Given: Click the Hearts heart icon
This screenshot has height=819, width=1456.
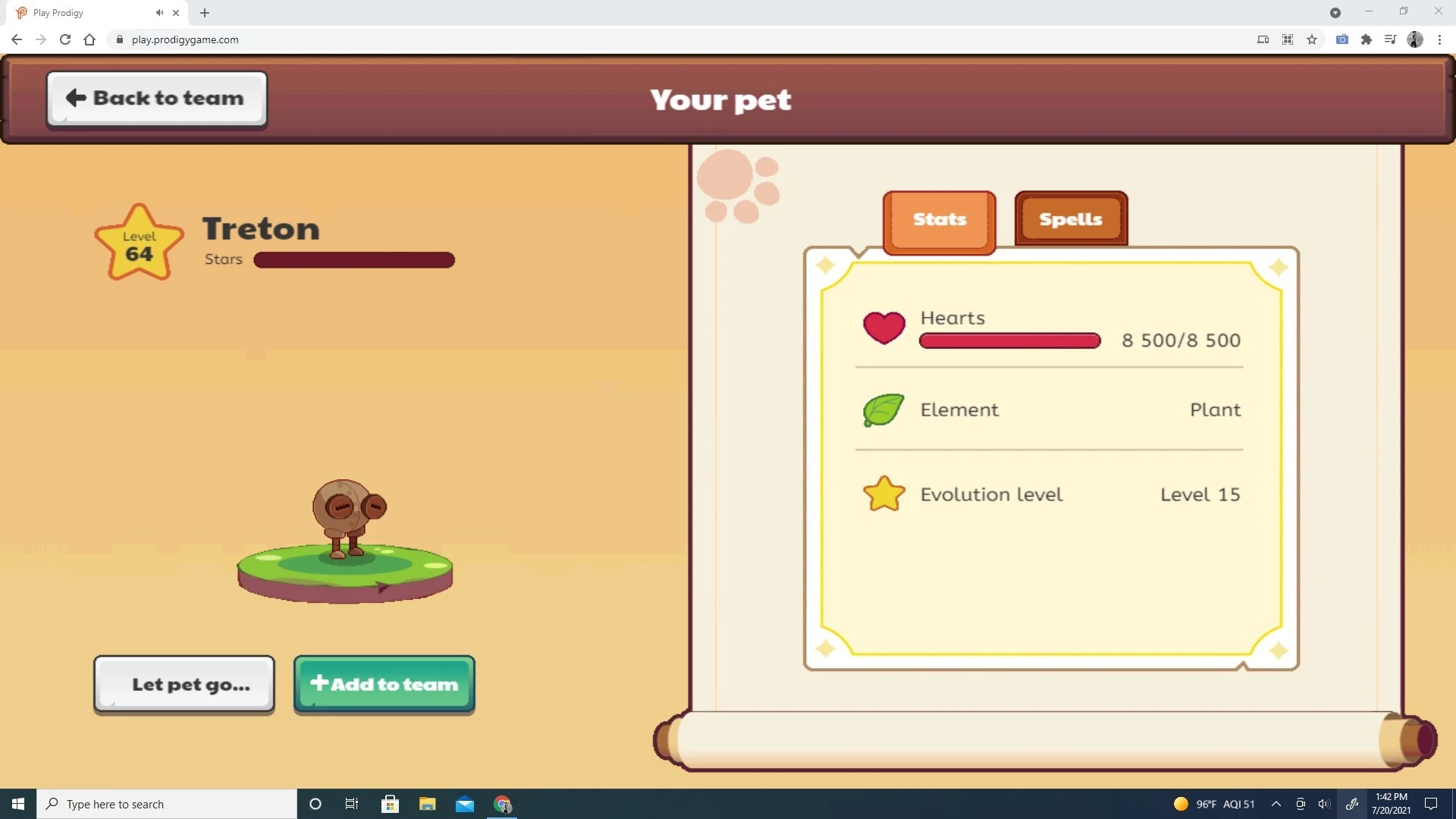Looking at the screenshot, I should point(884,328).
